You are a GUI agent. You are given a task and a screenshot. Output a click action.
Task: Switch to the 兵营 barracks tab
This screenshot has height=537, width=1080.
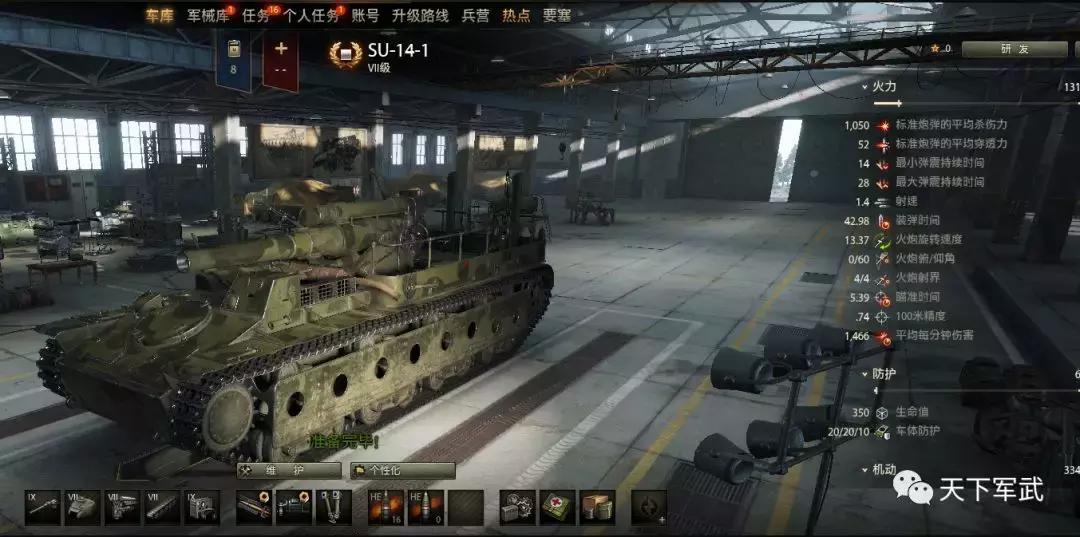476,16
